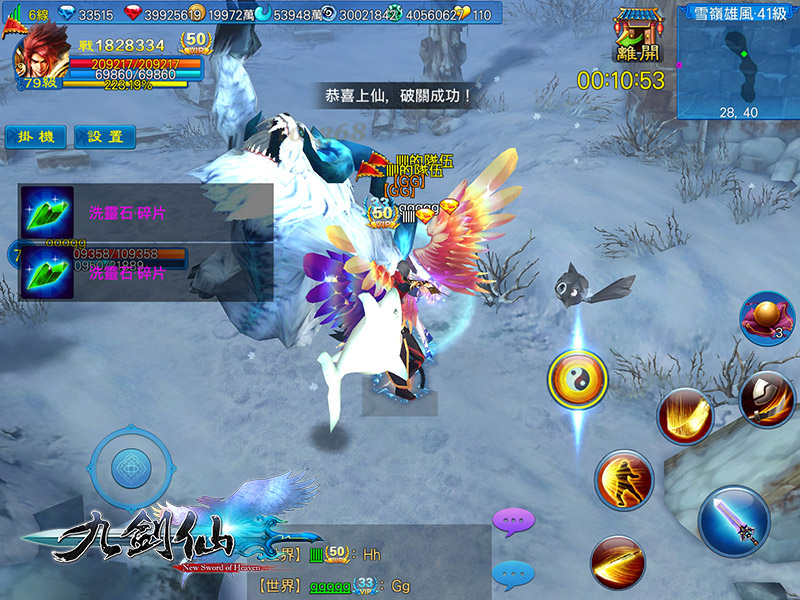Open the purple chat bubble
This screenshot has width=800, height=600.
(x=514, y=522)
